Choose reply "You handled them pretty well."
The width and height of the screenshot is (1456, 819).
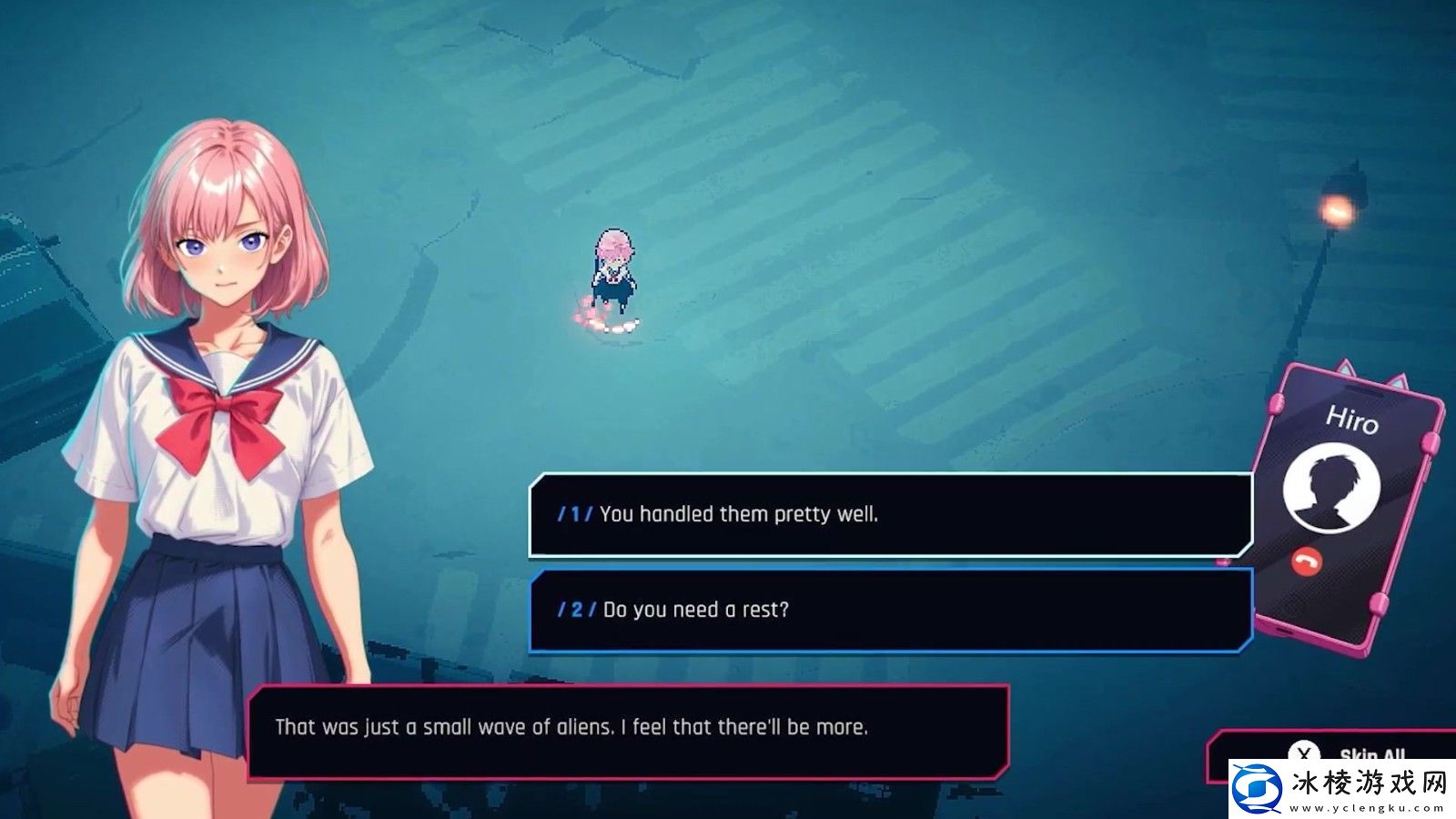tap(890, 514)
